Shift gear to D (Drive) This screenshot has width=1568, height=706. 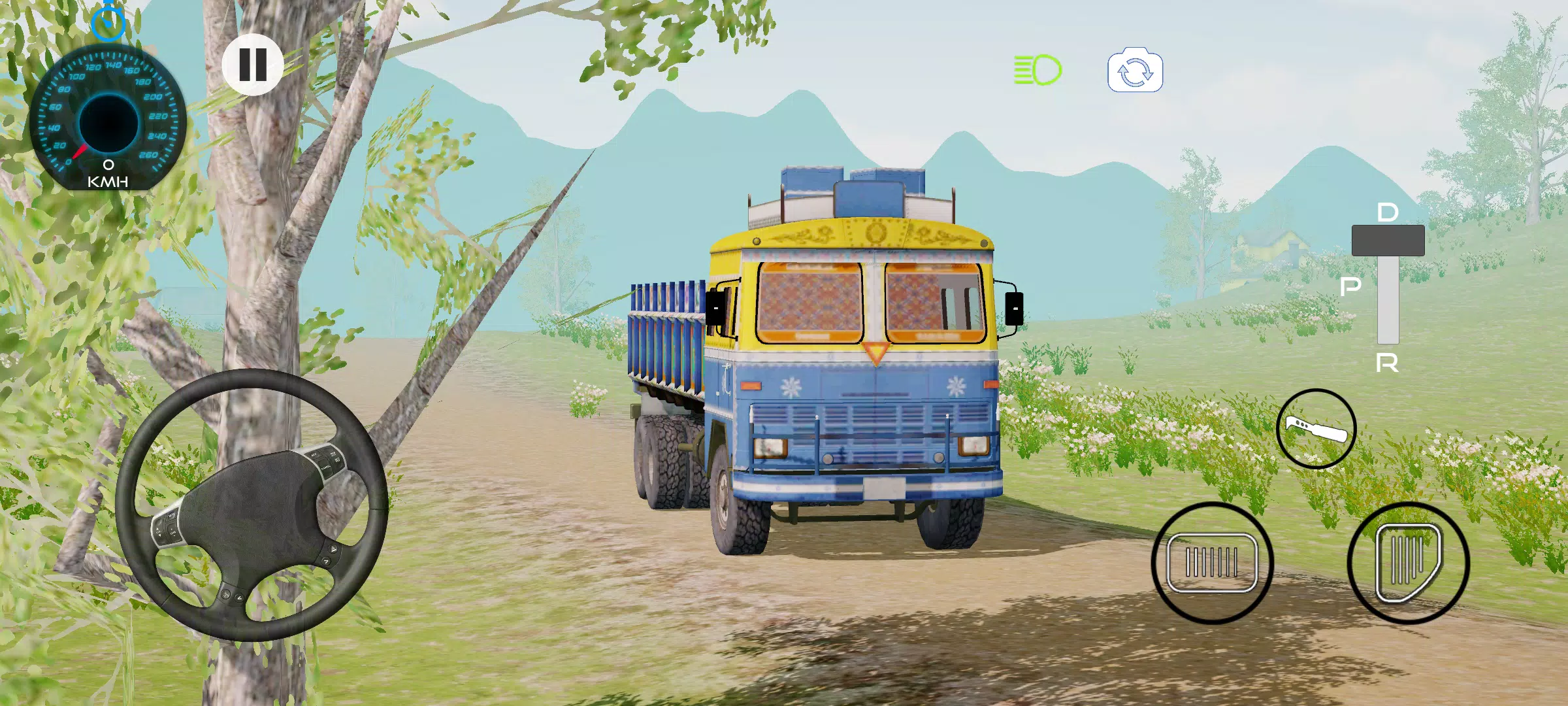pyautogui.click(x=1388, y=212)
